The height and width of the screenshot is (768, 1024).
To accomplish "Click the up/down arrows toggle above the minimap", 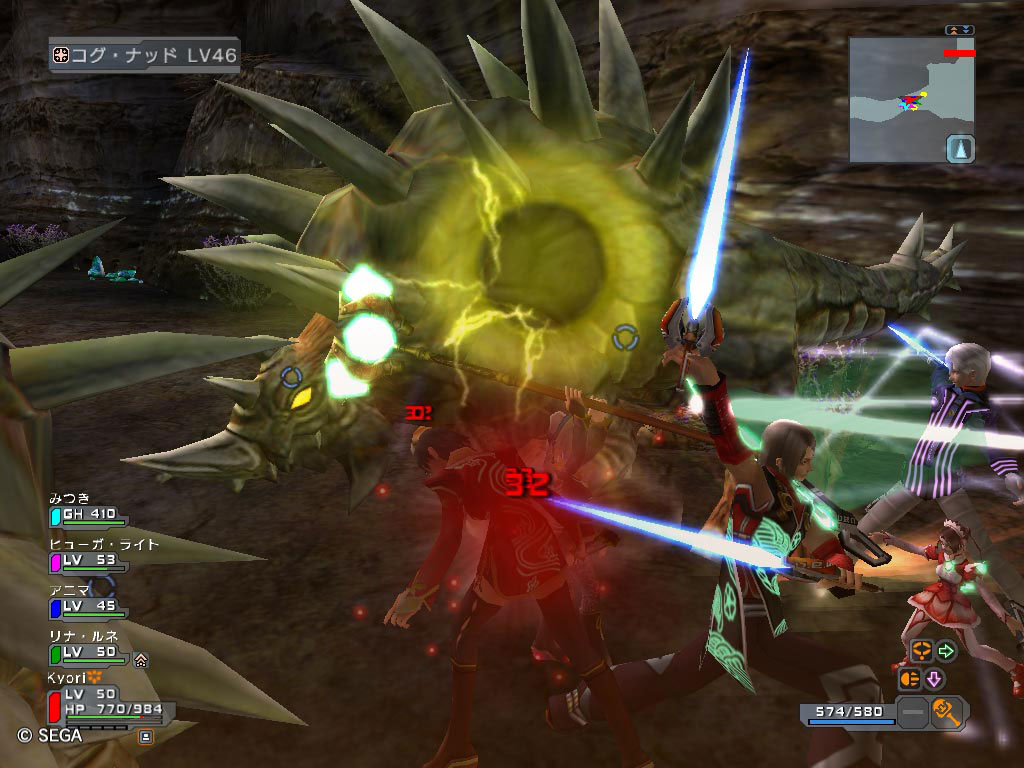I will click(959, 30).
